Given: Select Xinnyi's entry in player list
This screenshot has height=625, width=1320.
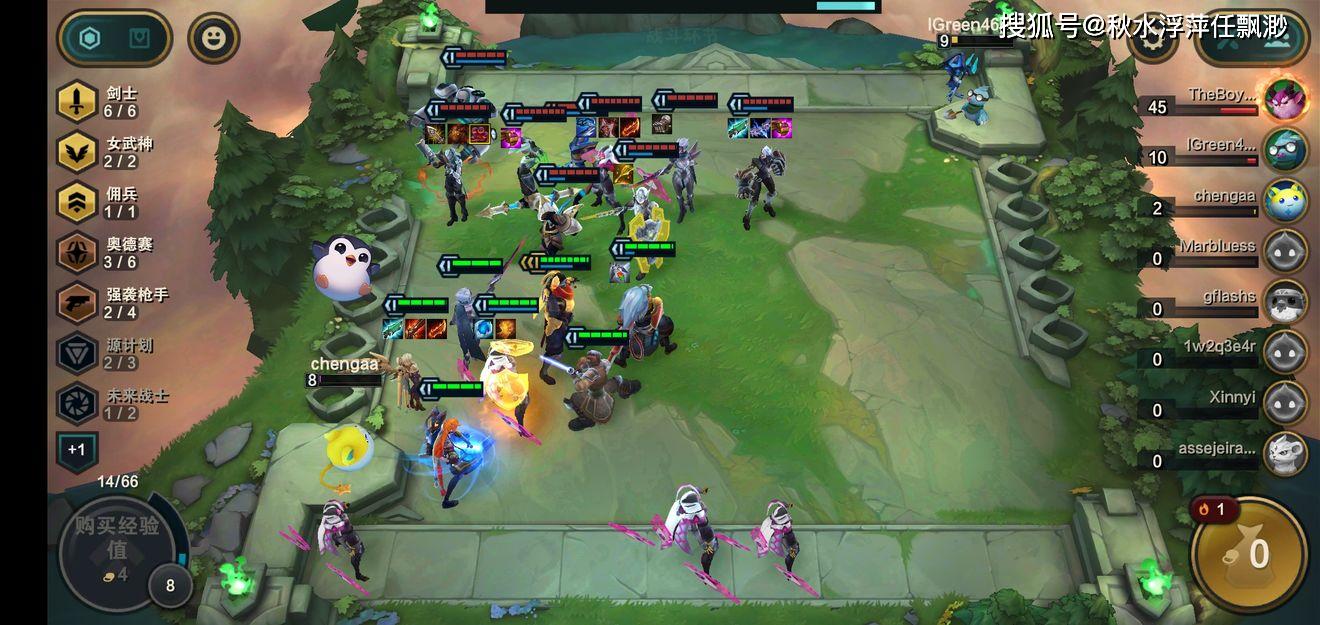Looking at the screenshot, I should 1285,402.
